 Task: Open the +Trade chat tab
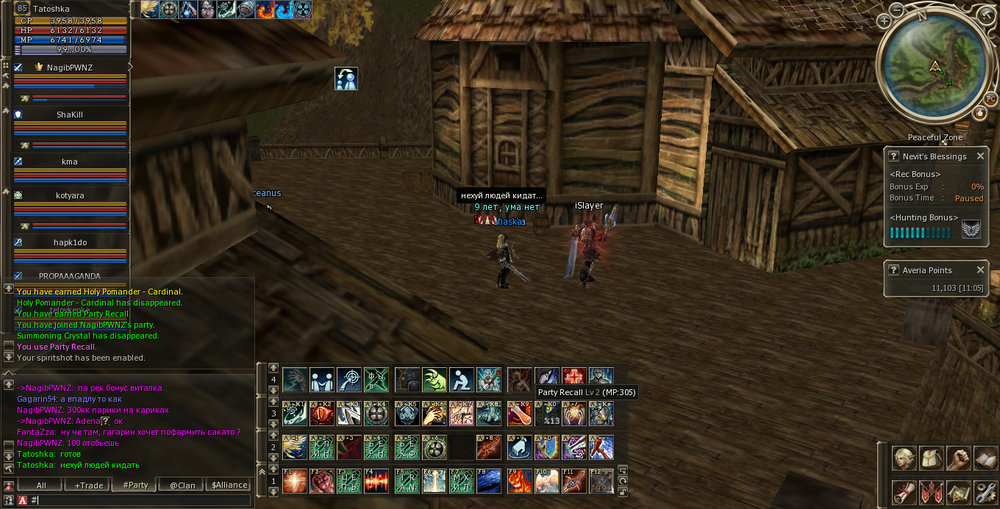tap(91, 485)
